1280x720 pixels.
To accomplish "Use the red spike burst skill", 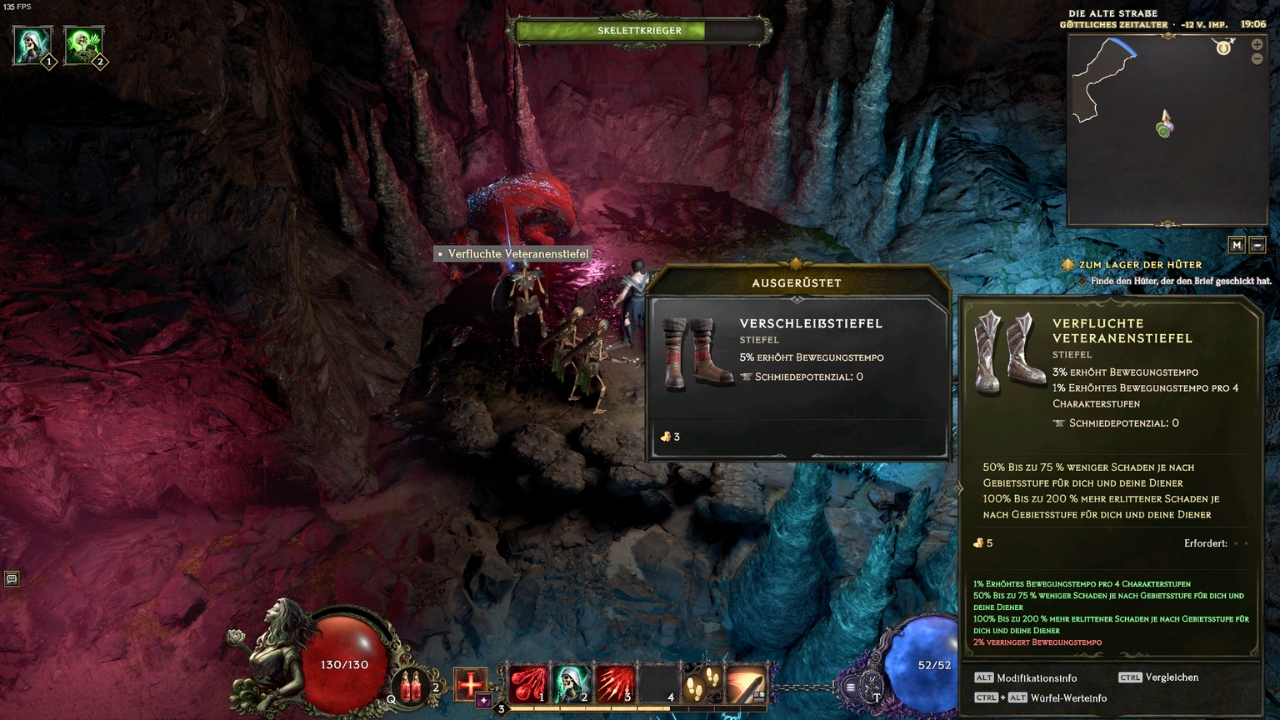I will click(614, 684).
